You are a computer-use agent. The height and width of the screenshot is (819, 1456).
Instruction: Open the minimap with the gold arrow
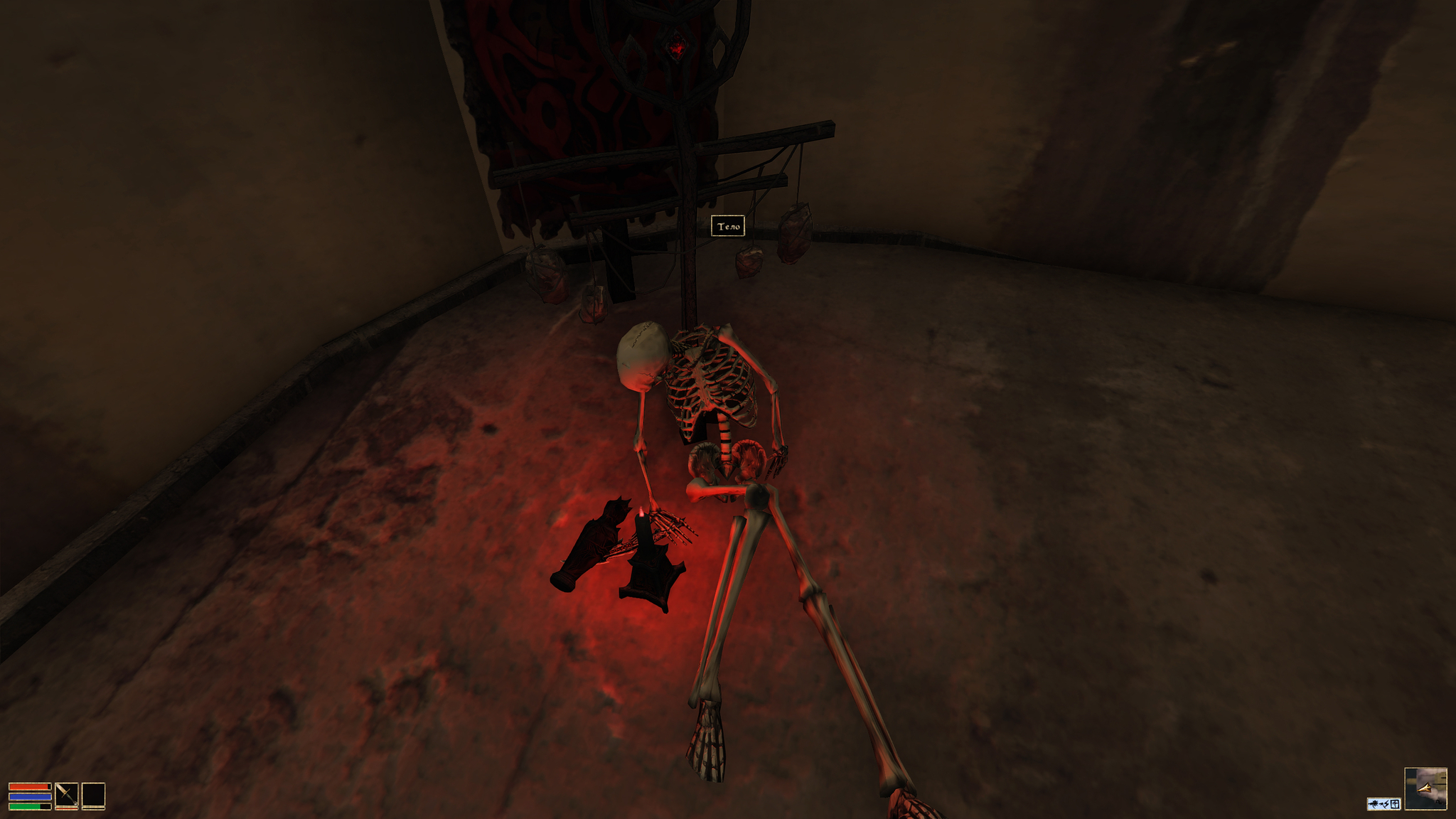(1425, 788)
